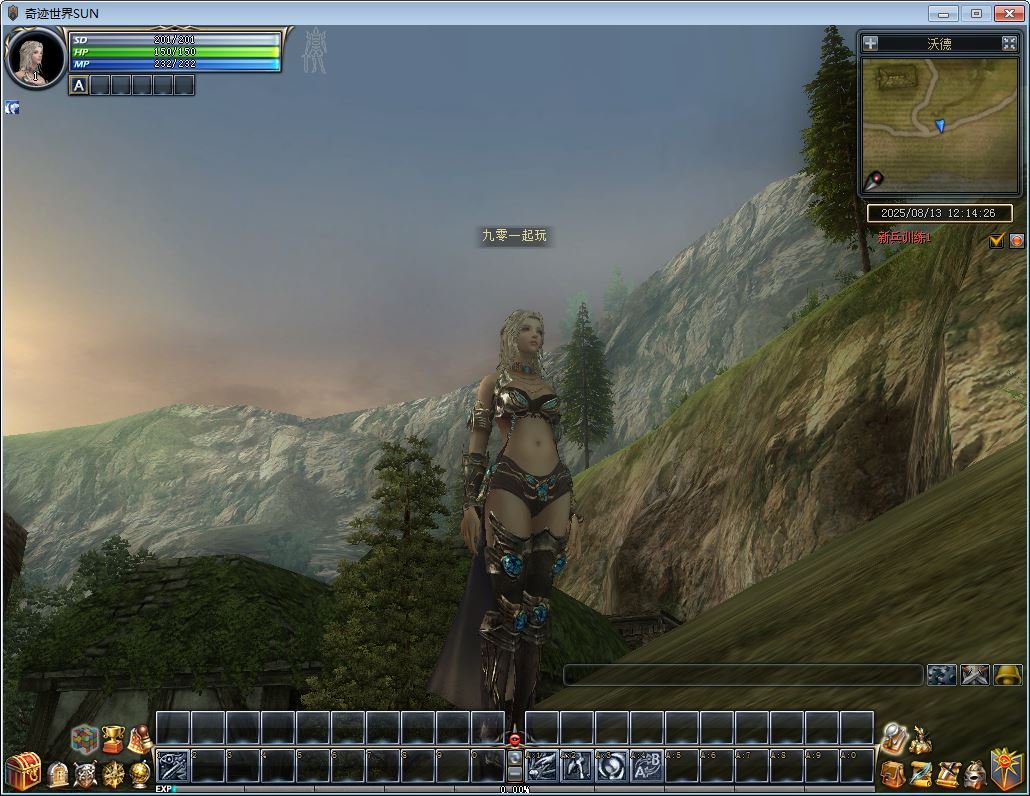Click the plus button on the minimap header
Viewport: 1030px width, 796px height.
click(871, 43)
